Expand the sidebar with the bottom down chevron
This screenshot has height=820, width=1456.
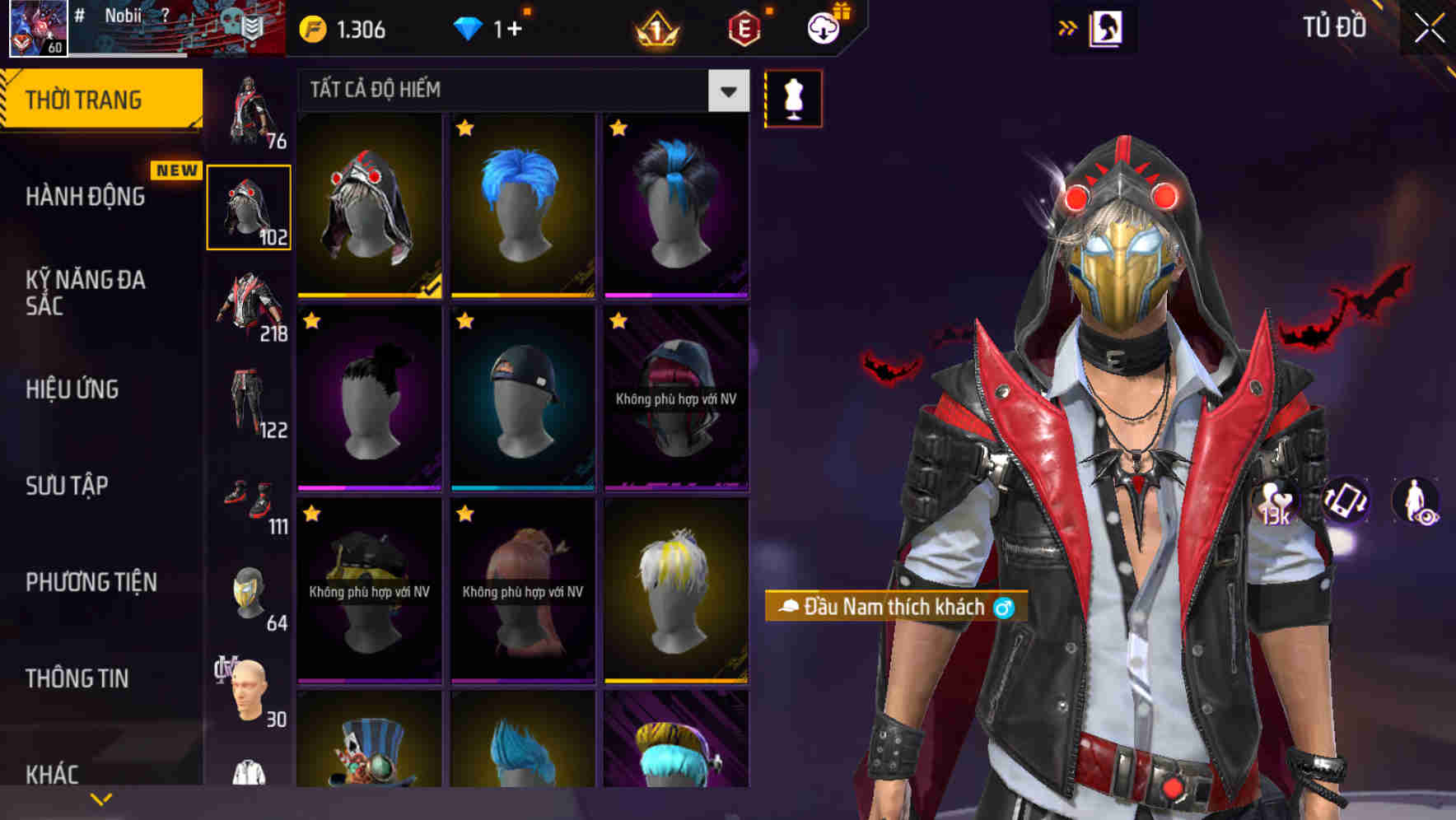pos(101,798)
